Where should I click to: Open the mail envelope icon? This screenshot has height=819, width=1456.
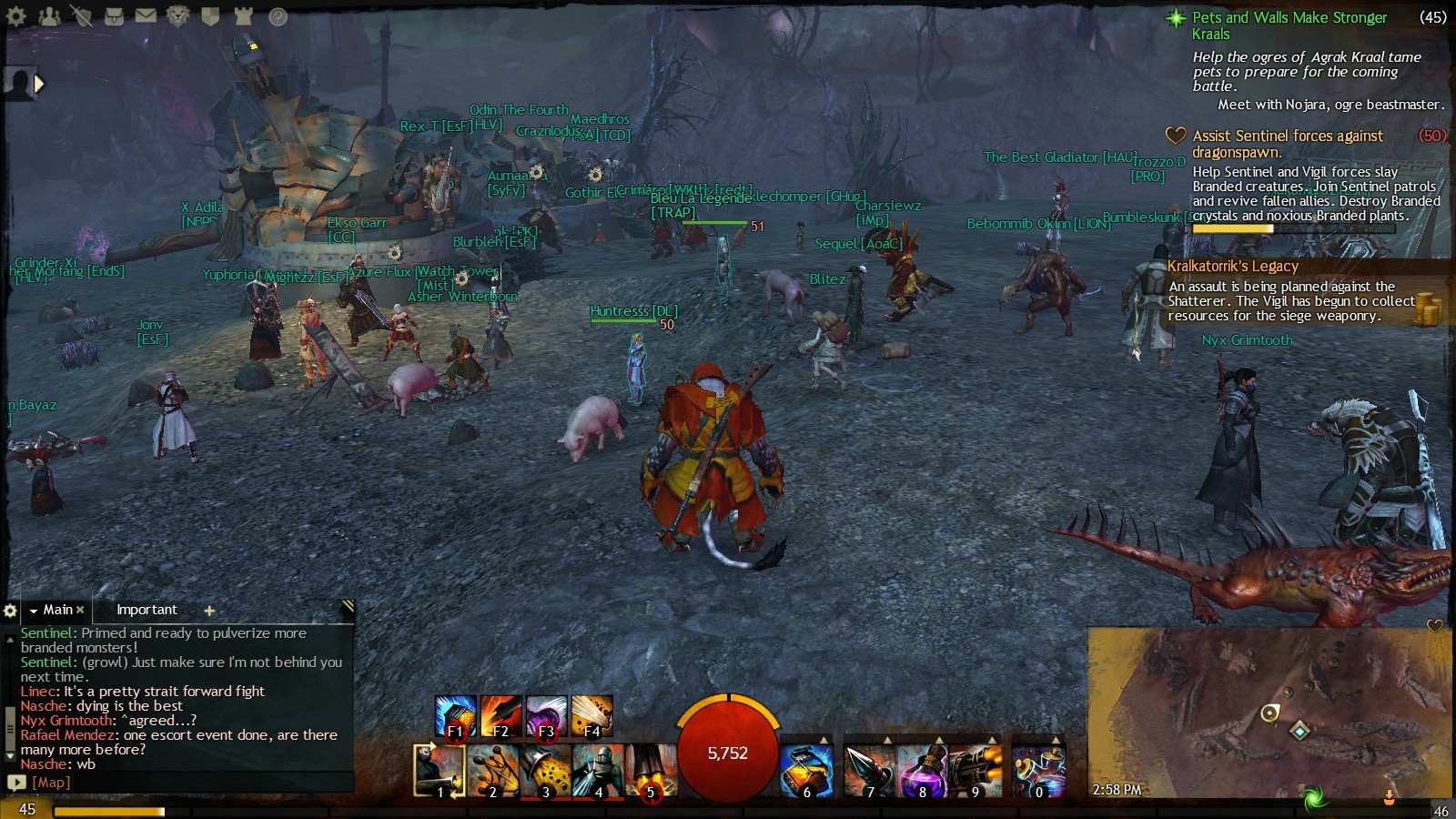(146, 15)
